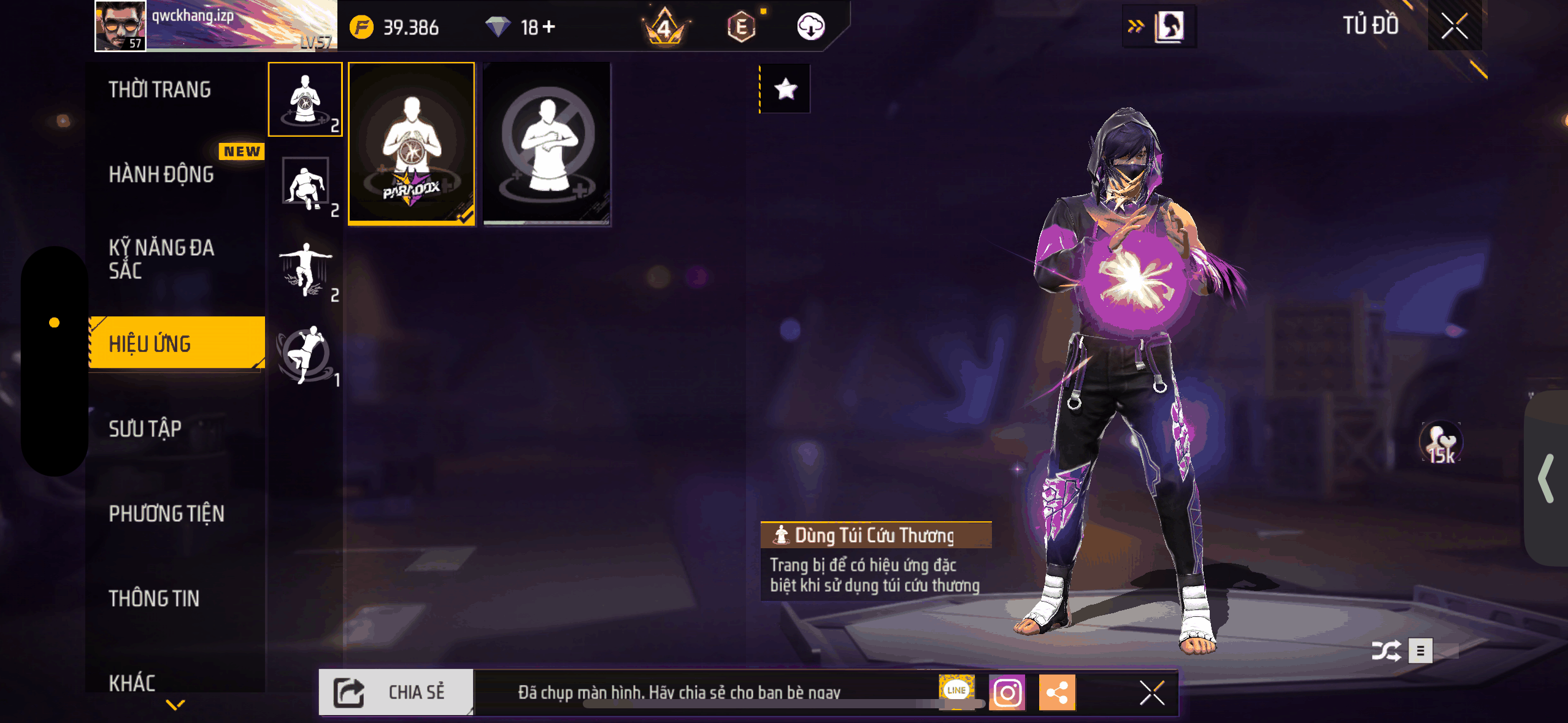The height and width of the screenshot is (723, 1568).
Task: Click the shuffle random outfit icon
Action: 1386,651
